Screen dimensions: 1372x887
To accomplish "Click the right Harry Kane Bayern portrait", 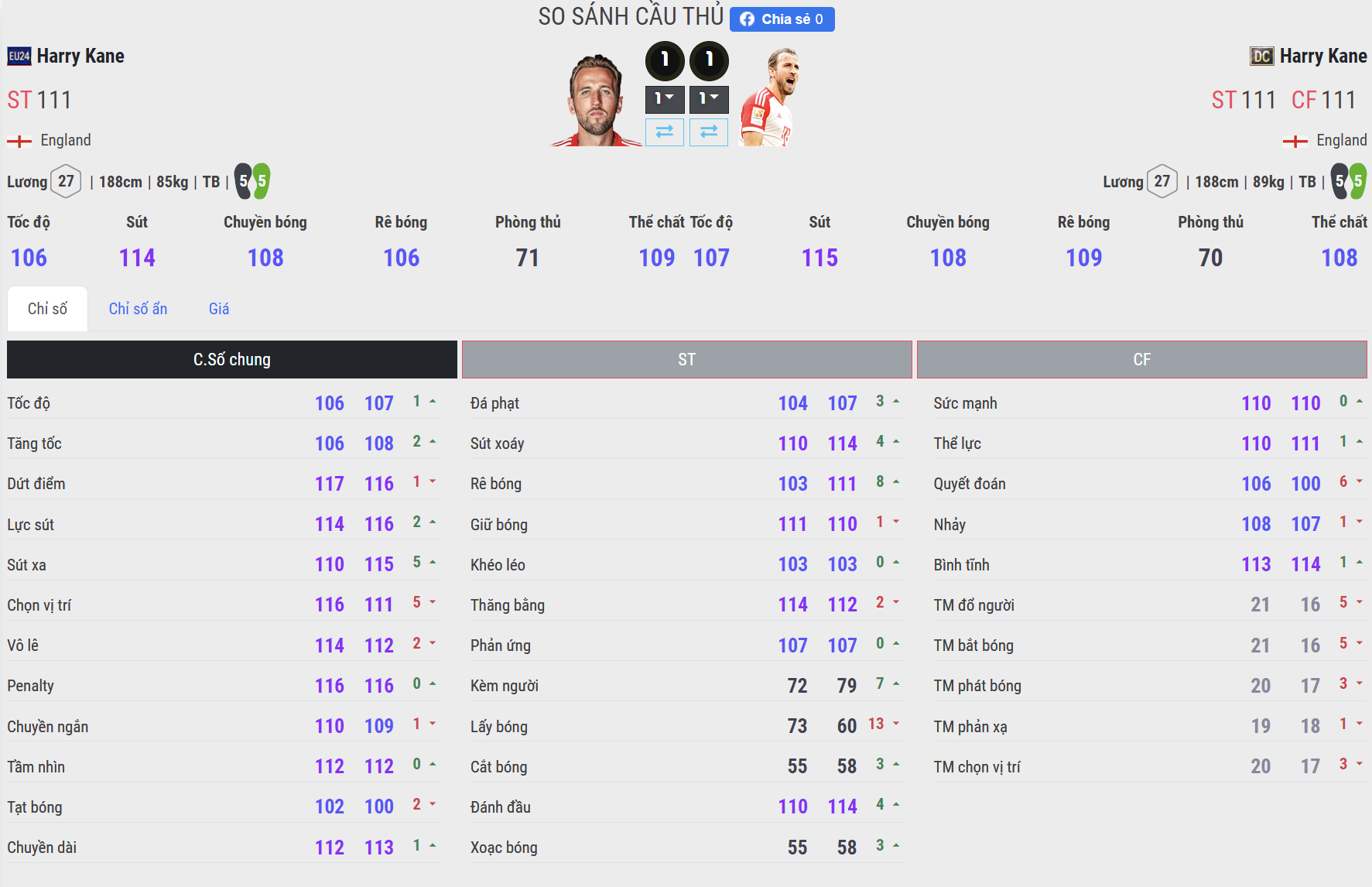I will click(770, 98).
